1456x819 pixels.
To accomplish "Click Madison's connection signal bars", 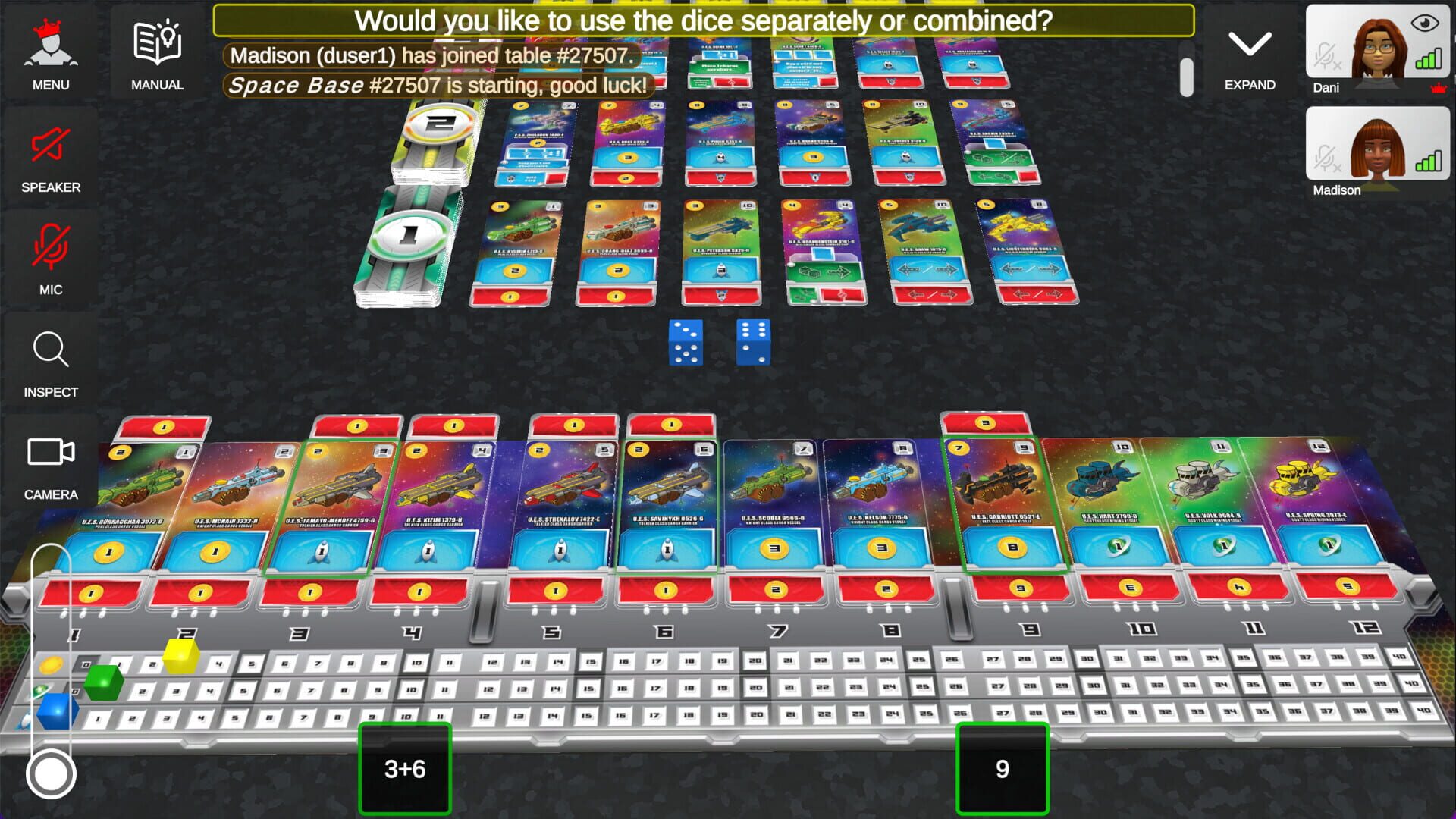I will tap(1427, 162).
